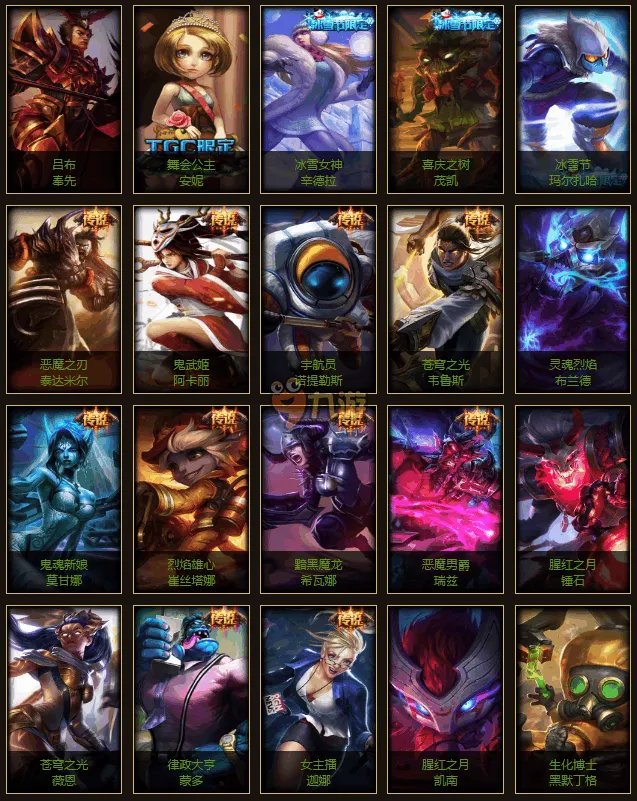This screenshot has height=801, width=637.
Task: Pick the 腥红之月 凯南 Kennen skin card
Action: pyautogui.click(x=446, y=698)
